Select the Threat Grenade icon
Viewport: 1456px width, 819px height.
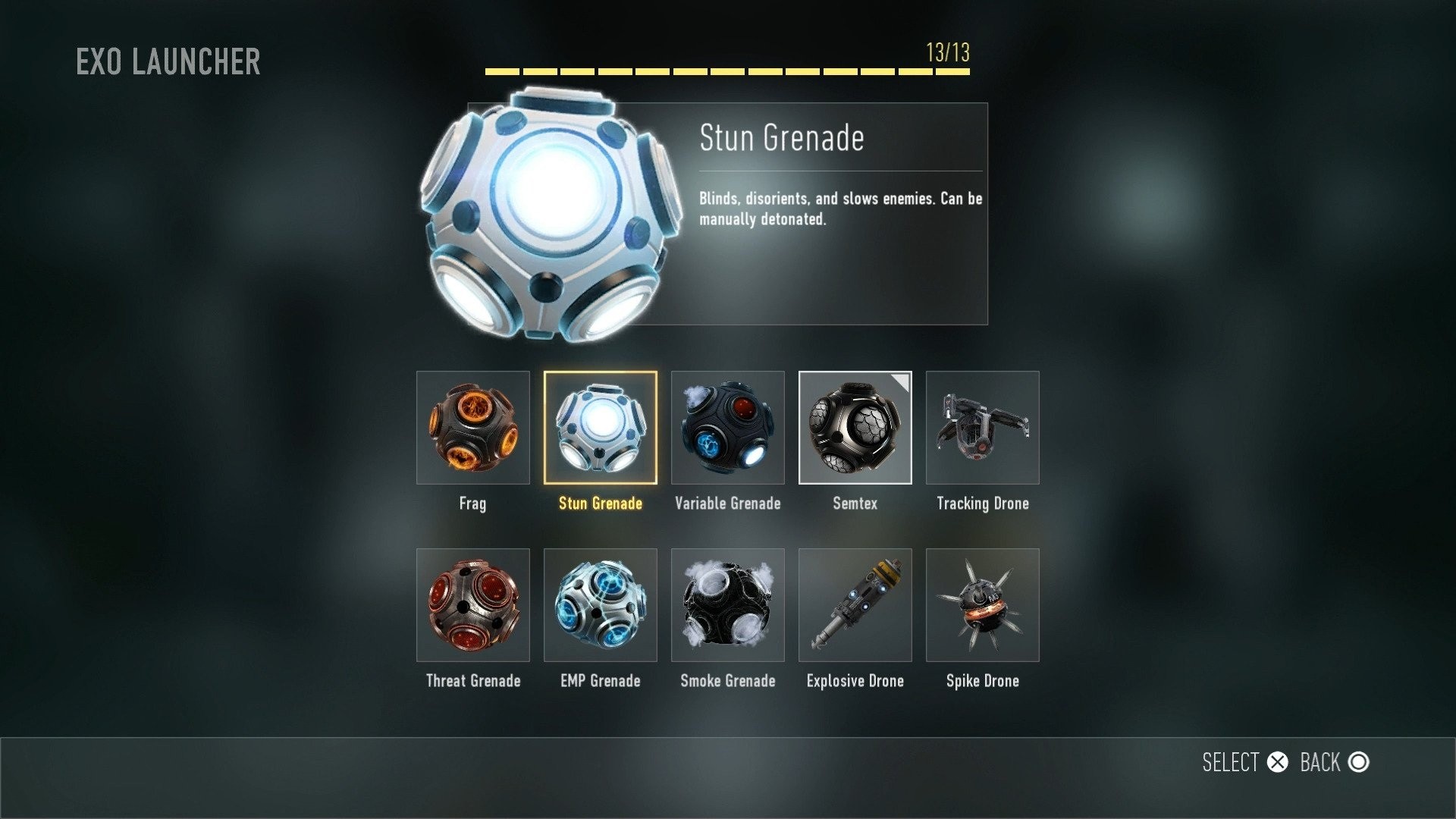(x=473, y=605)
